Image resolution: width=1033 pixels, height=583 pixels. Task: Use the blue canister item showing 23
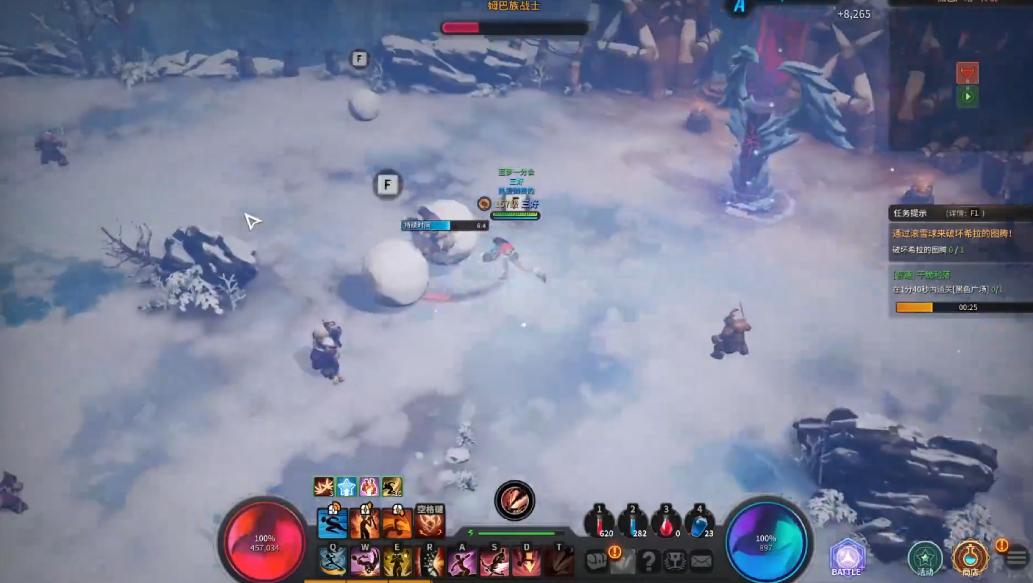(x=699, y=524)
